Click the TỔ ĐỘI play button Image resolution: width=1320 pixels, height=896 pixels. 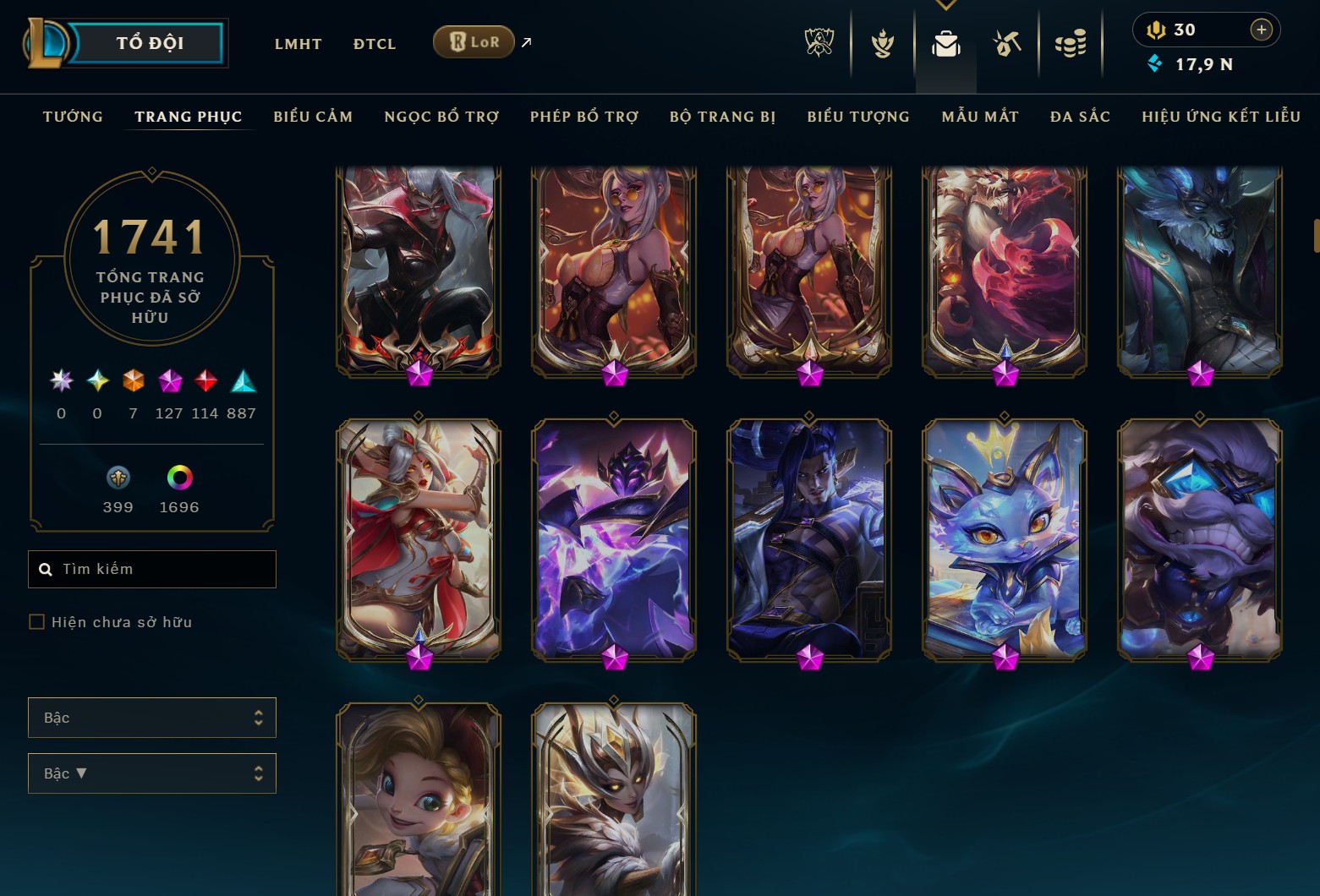(151, 42)
